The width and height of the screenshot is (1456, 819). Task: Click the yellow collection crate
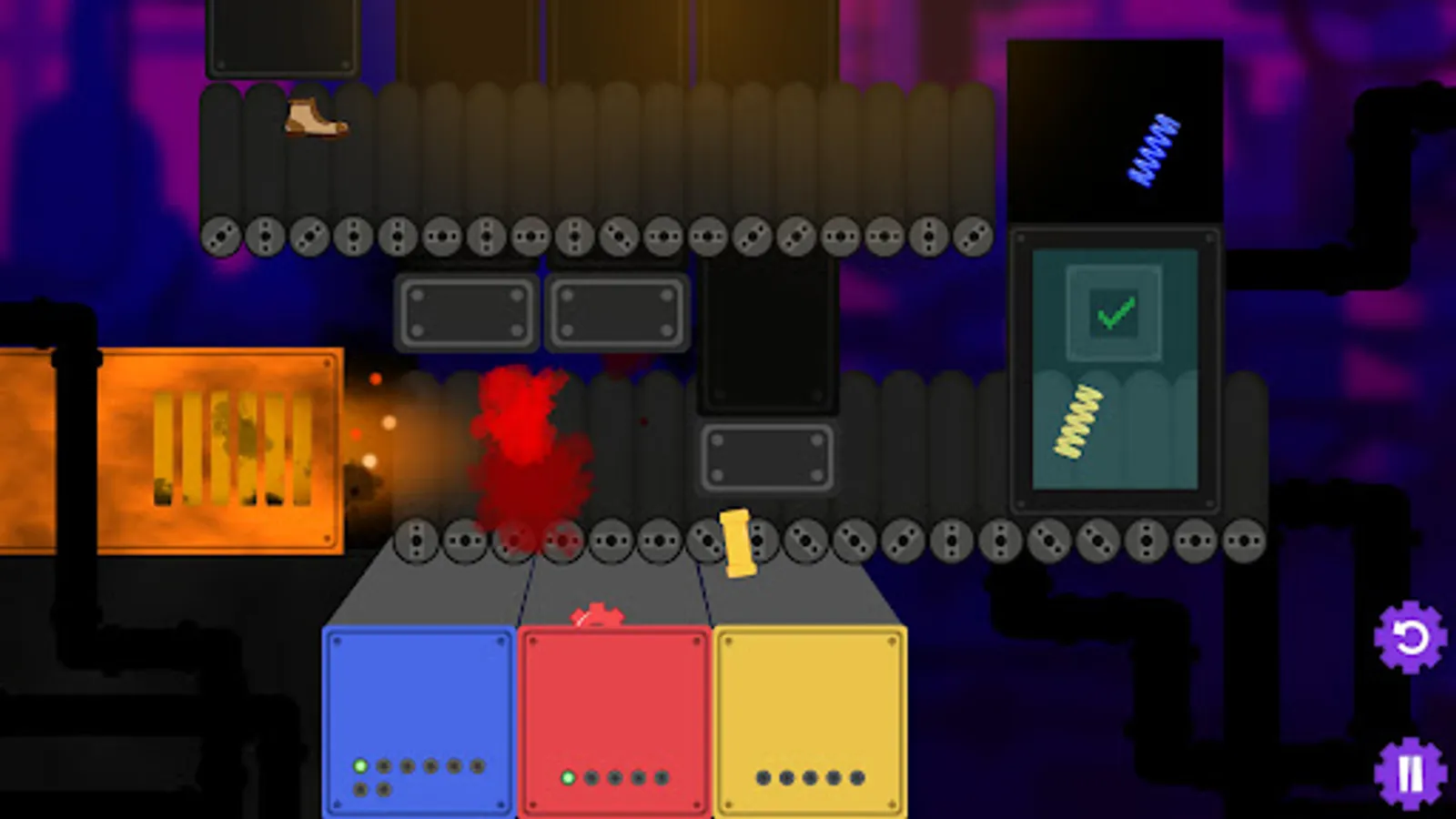pos(810,719)
